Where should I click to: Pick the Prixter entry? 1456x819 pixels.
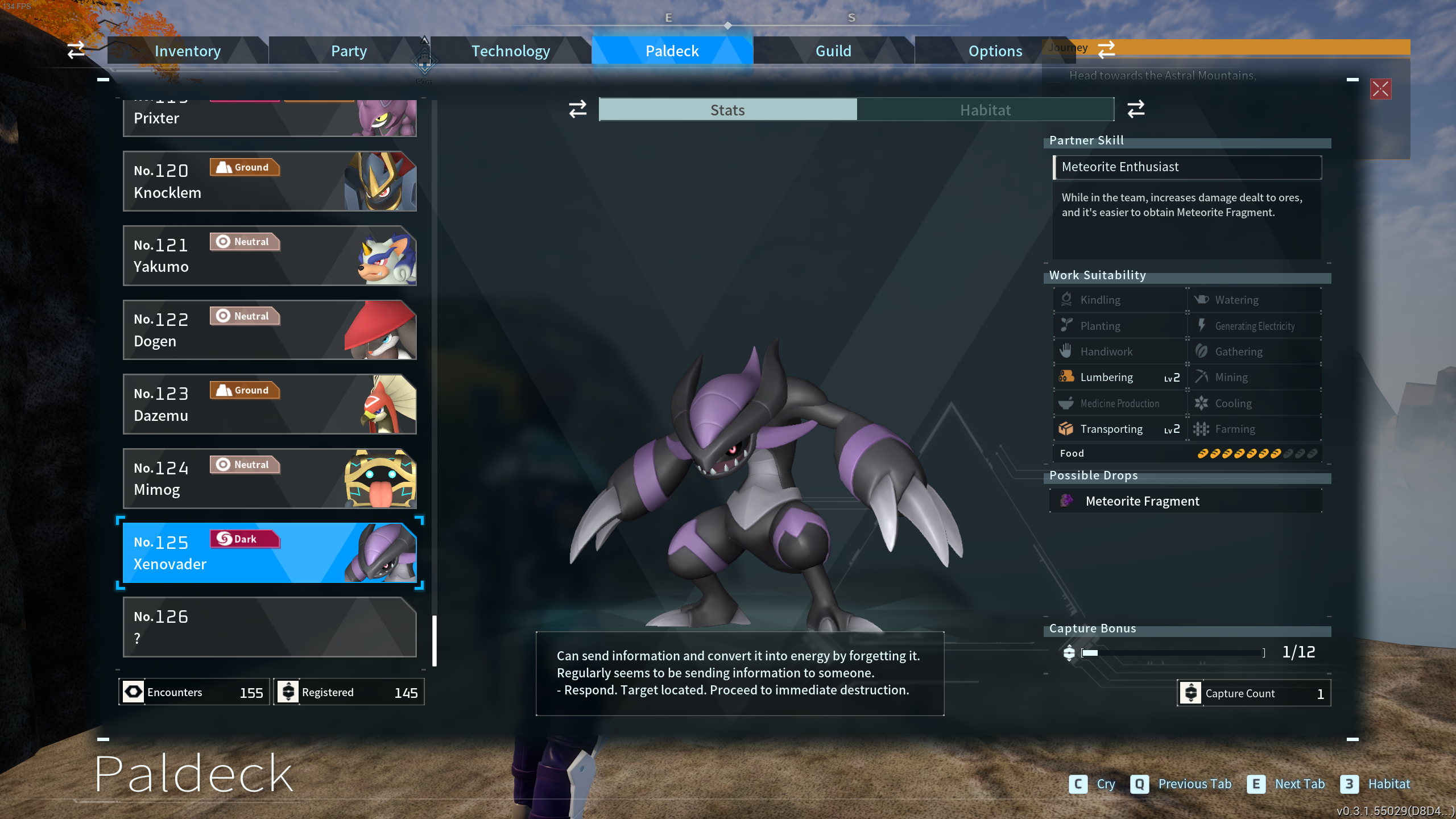coord(270,118)
